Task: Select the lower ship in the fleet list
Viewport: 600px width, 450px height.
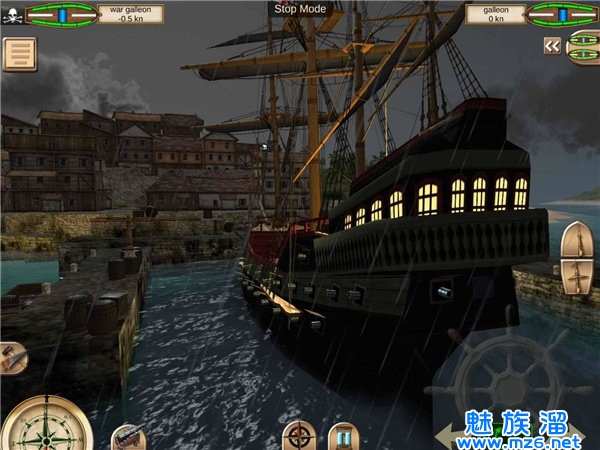Action: [584, 56]
